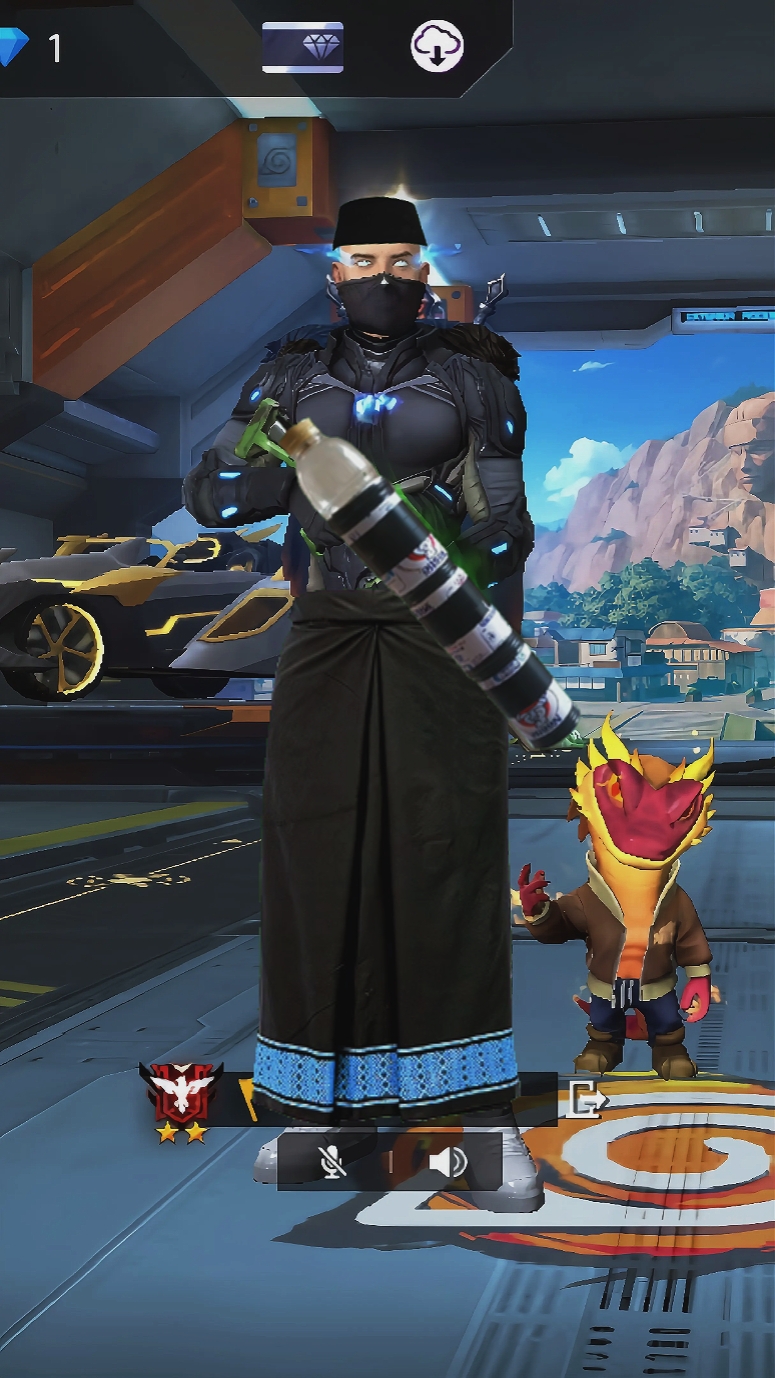The height and width of the screenshot is (1378, 775).
Task: Open the red rank badge emblem
Action: point(181,1093)
